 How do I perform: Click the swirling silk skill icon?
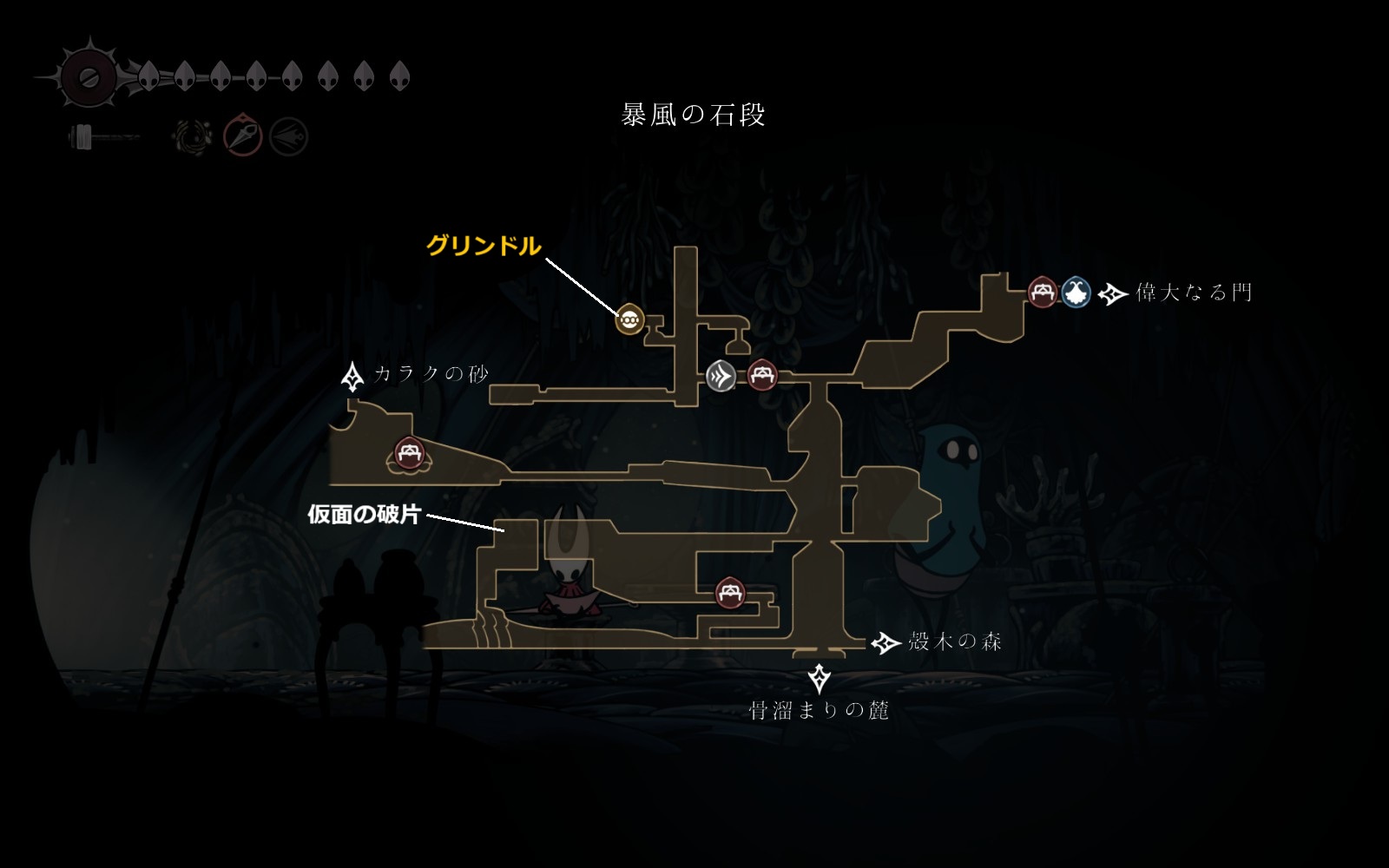coord(192,136)
